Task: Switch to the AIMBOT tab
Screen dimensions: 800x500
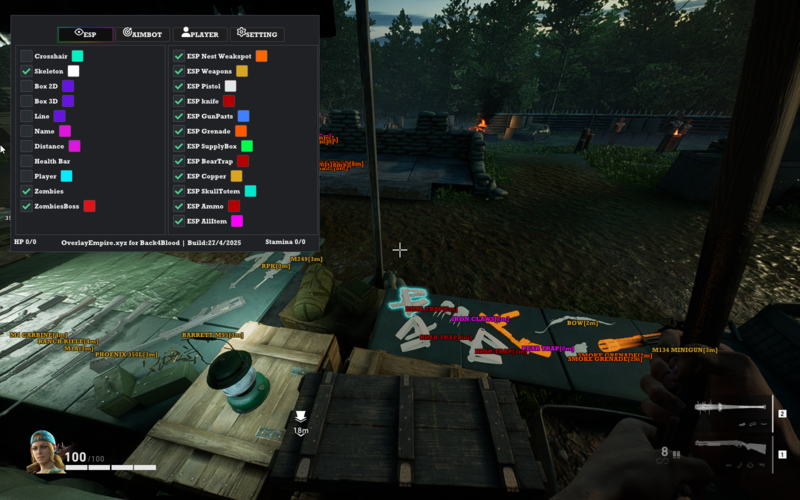Action: 142,34
